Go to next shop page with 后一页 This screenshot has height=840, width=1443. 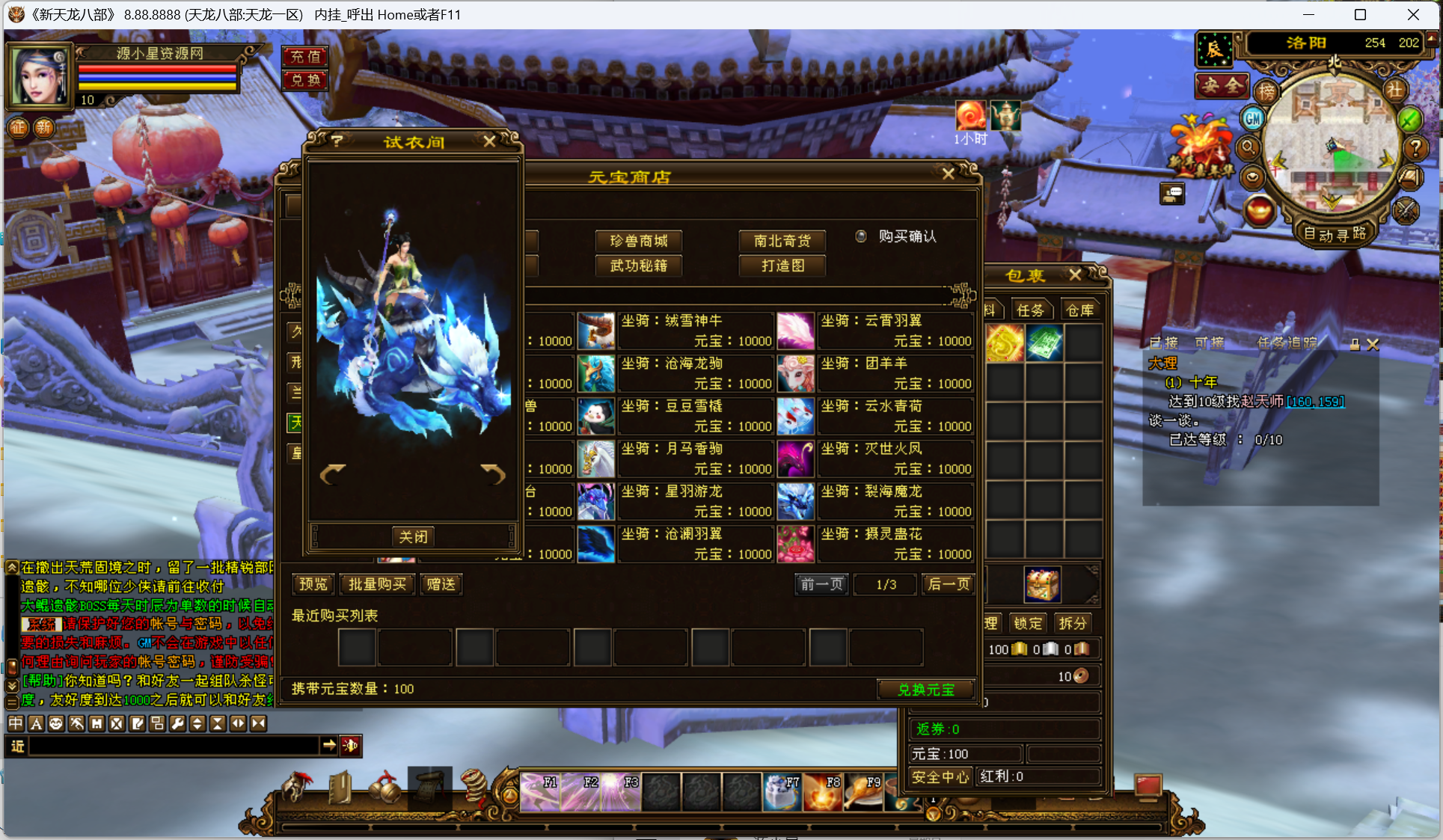[948, 584]
